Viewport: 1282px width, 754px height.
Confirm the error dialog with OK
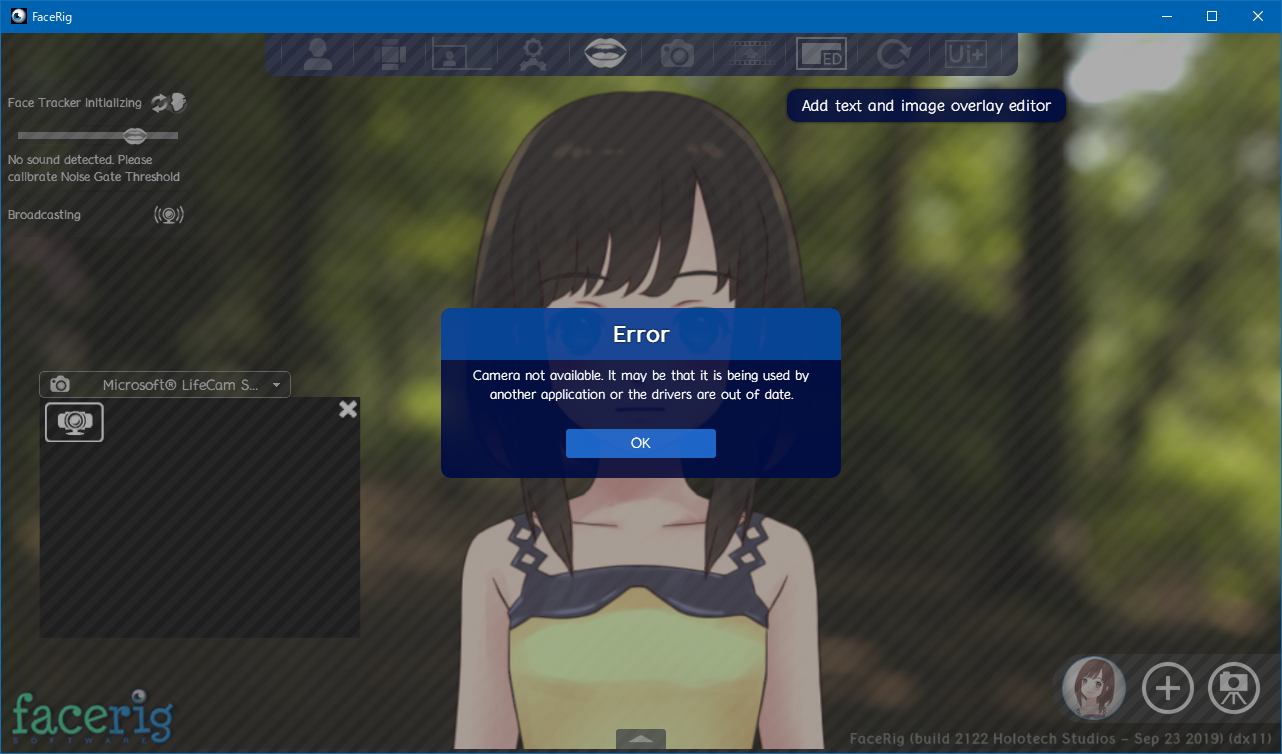tap(640, 443)
